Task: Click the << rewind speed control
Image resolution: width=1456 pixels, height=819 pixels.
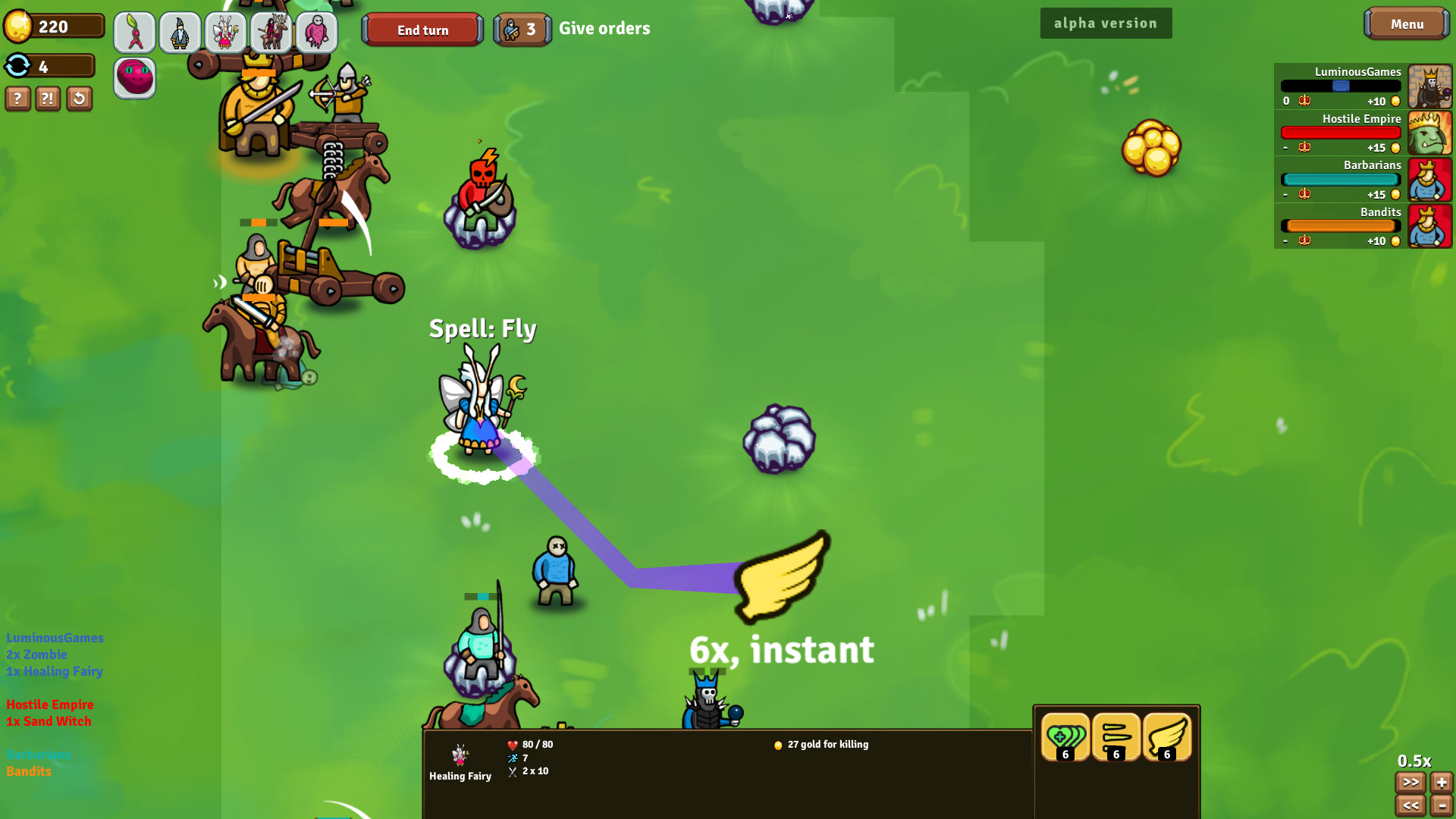Action: [x=1410, y=805]
